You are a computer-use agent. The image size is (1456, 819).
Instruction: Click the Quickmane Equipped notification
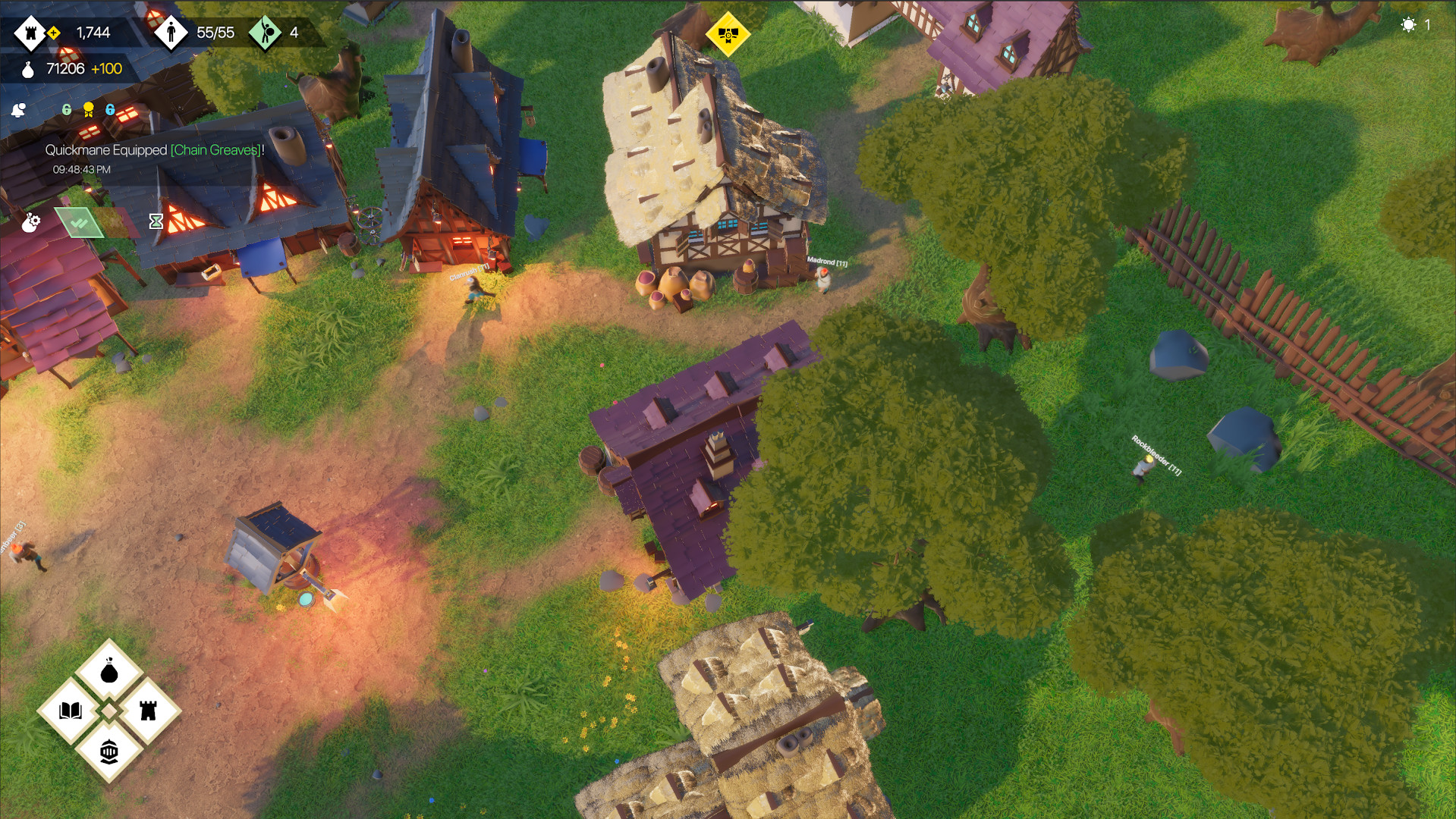click(106, 151)
